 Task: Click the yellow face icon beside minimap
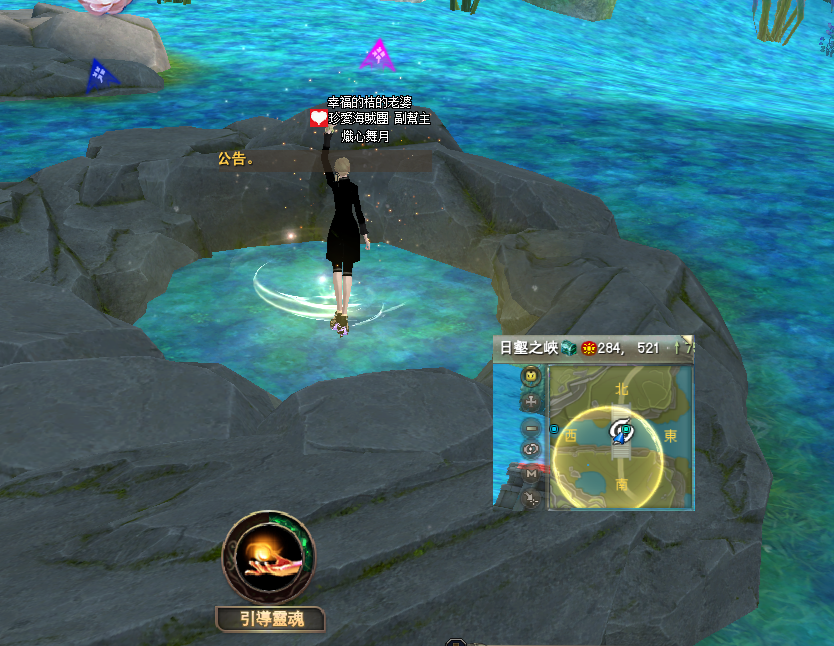531,376
